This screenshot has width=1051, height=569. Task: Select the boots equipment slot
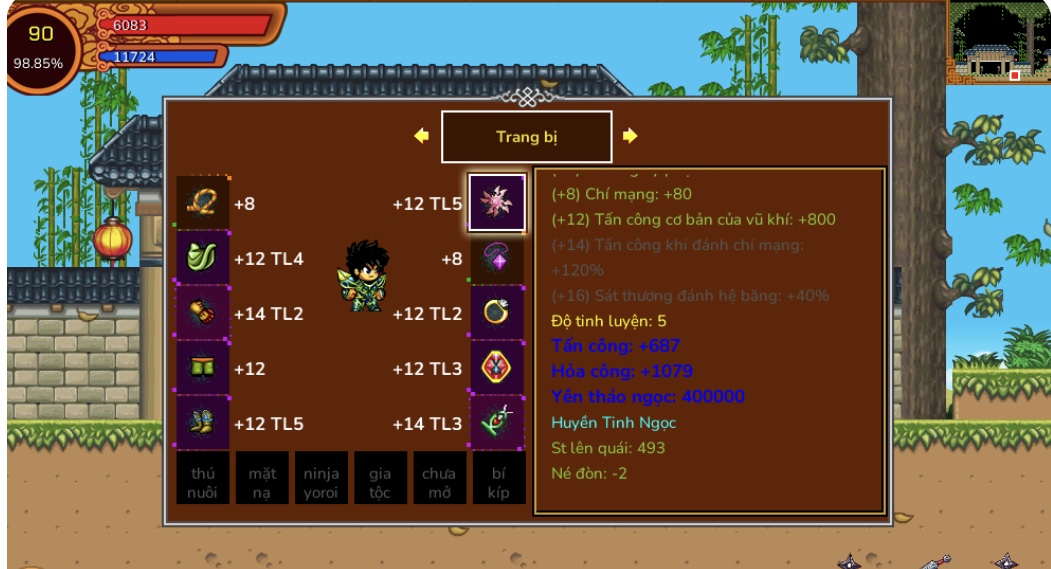click(203, 423)
